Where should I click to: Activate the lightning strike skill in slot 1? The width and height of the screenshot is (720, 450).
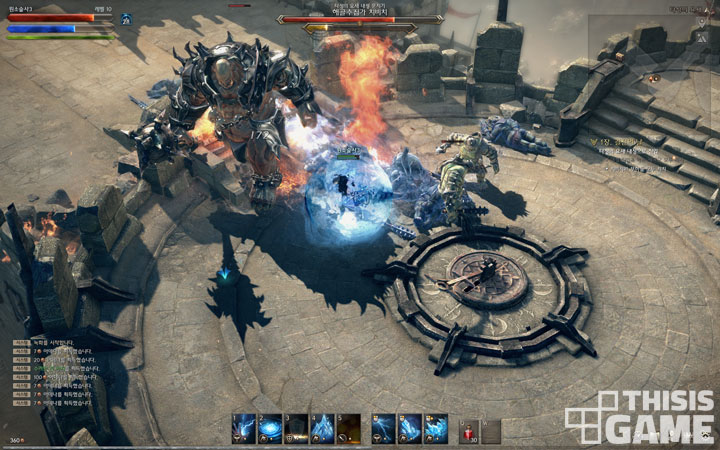coord(245,427)
